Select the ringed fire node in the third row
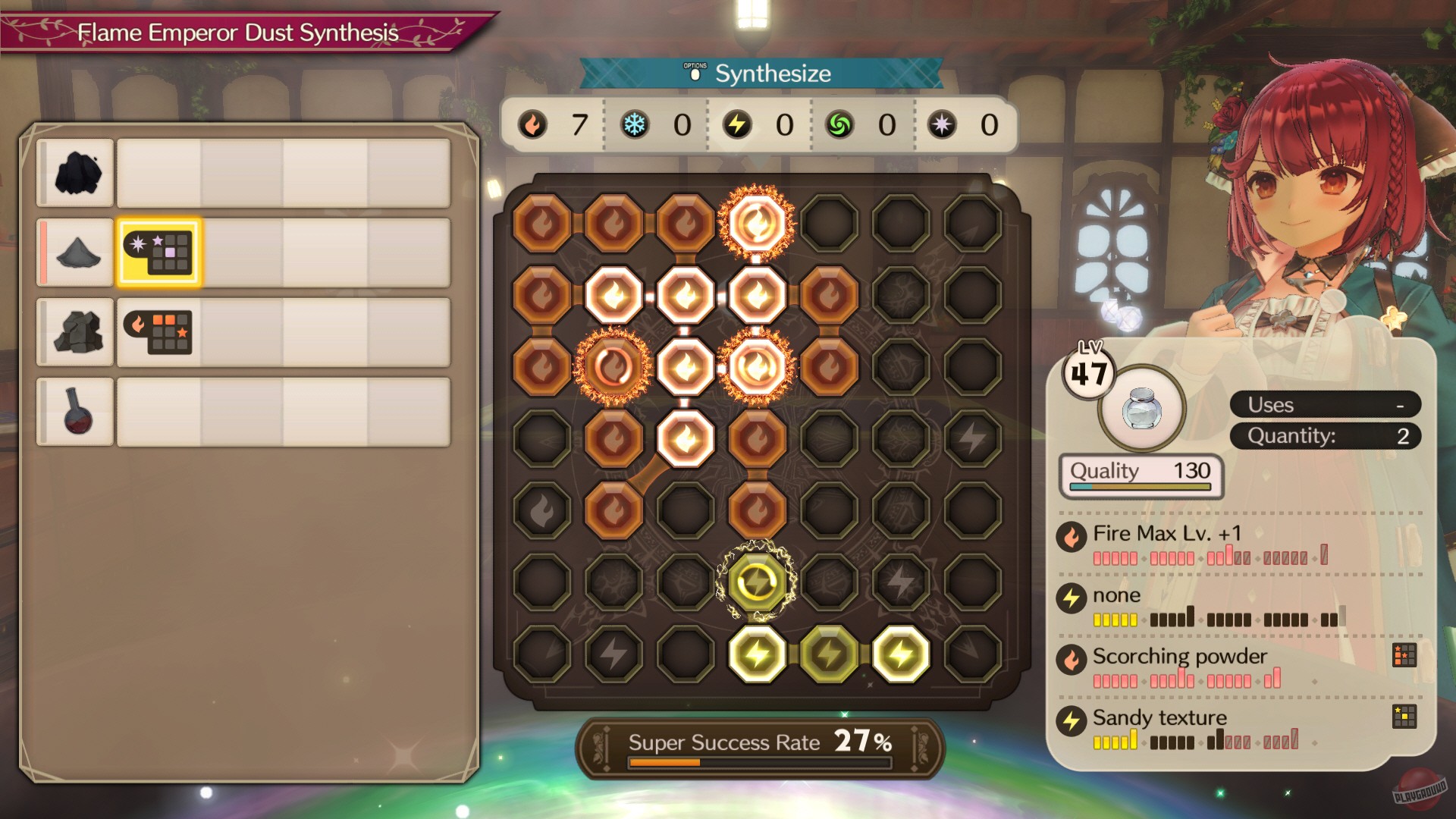Screen dimensions: 1456x819 pyautogui.click(x=613, y=364)
